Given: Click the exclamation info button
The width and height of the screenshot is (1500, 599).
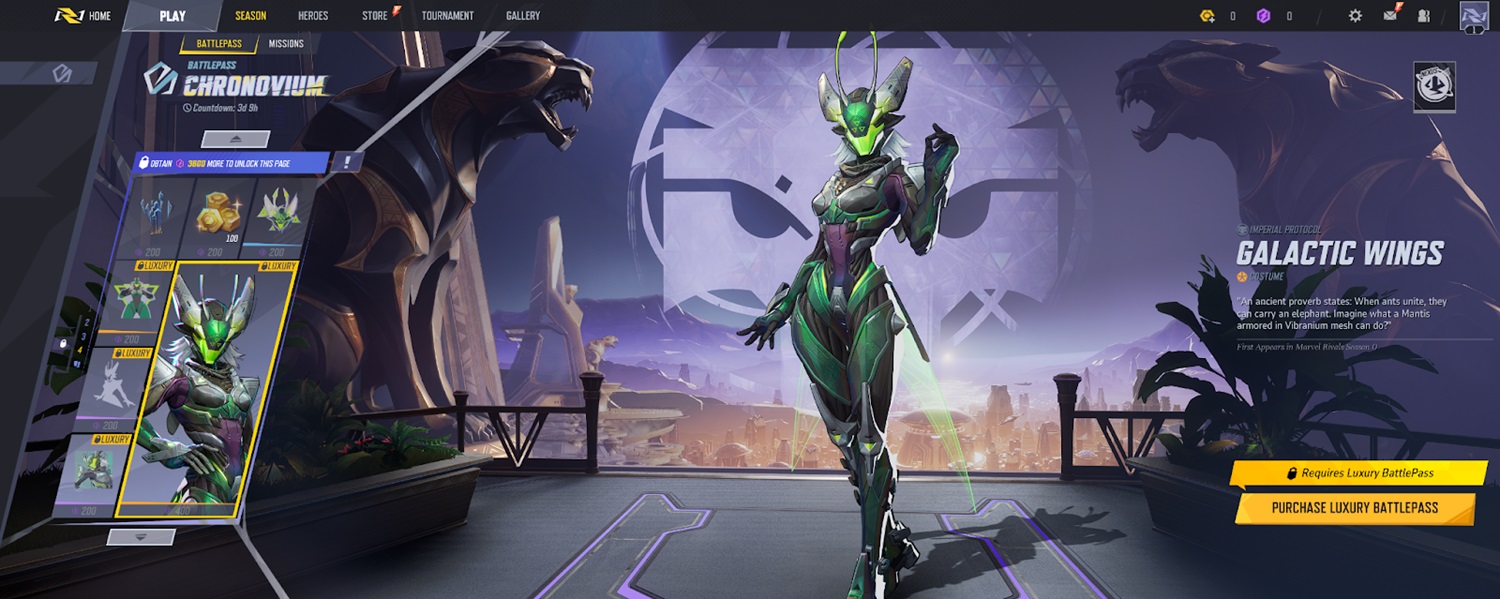Looking at the screenshot, I should (x=346, y=161).
